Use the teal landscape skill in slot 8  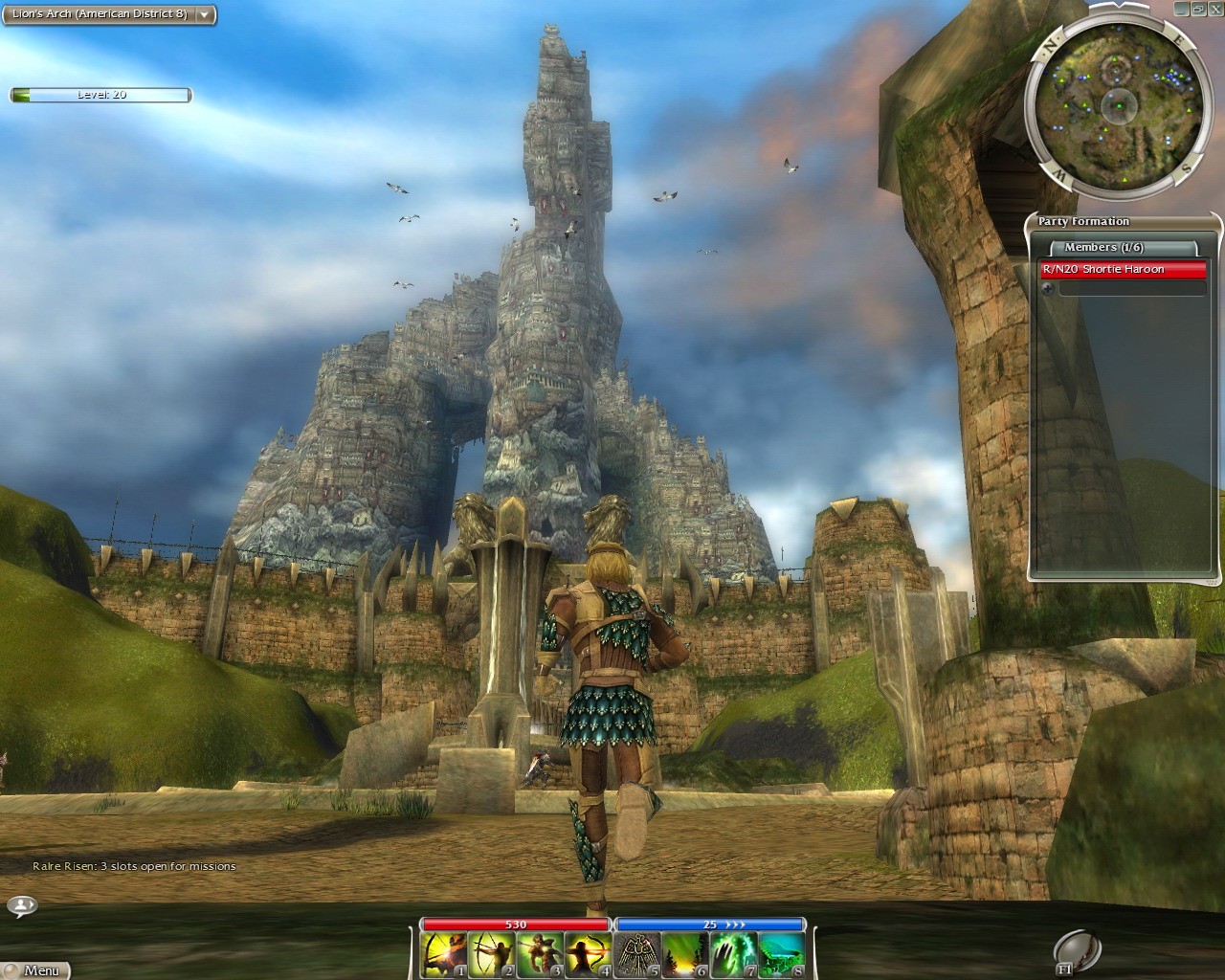coord(781,955)
